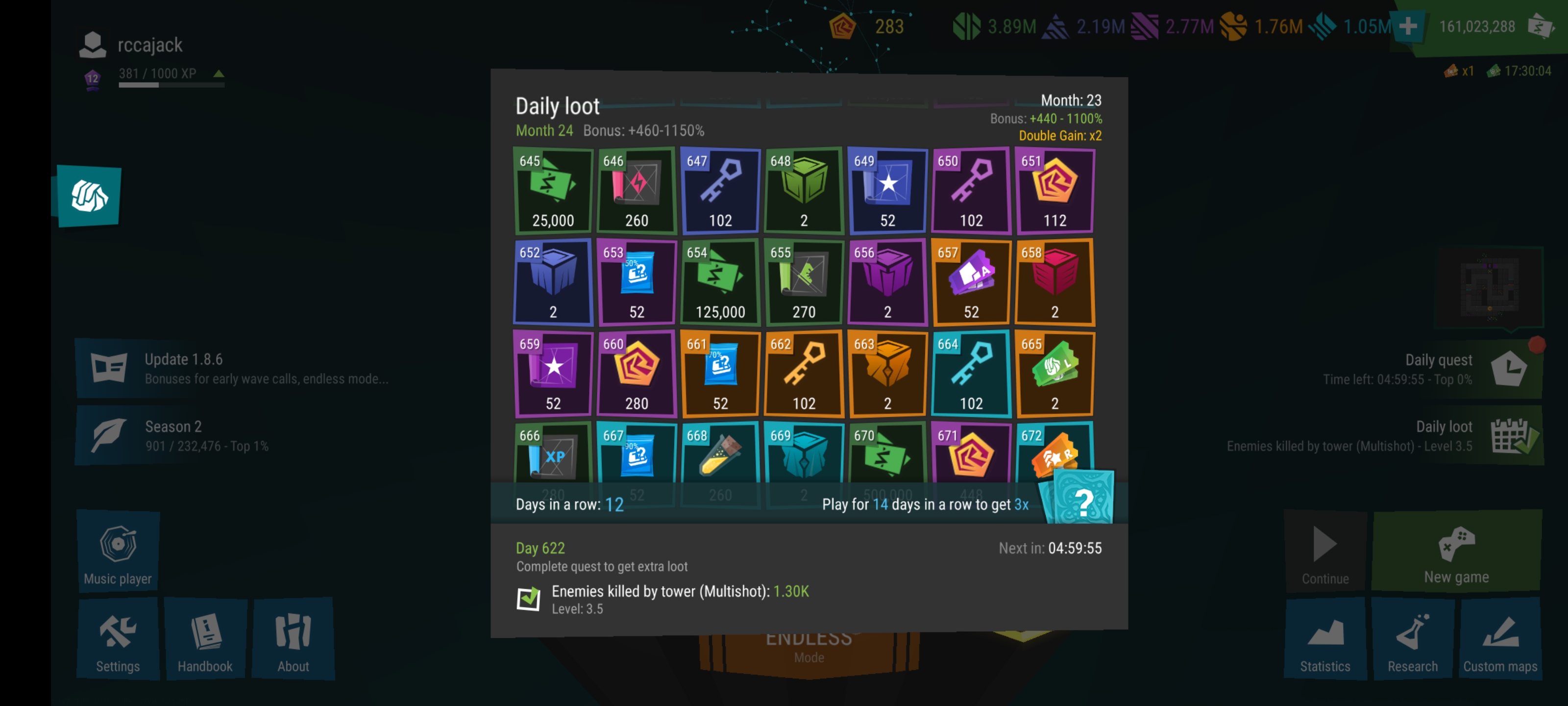1568x706 pixels.
Task: Open the Statistics screen
Action: pyautogui.click(x=1324, y=640)
